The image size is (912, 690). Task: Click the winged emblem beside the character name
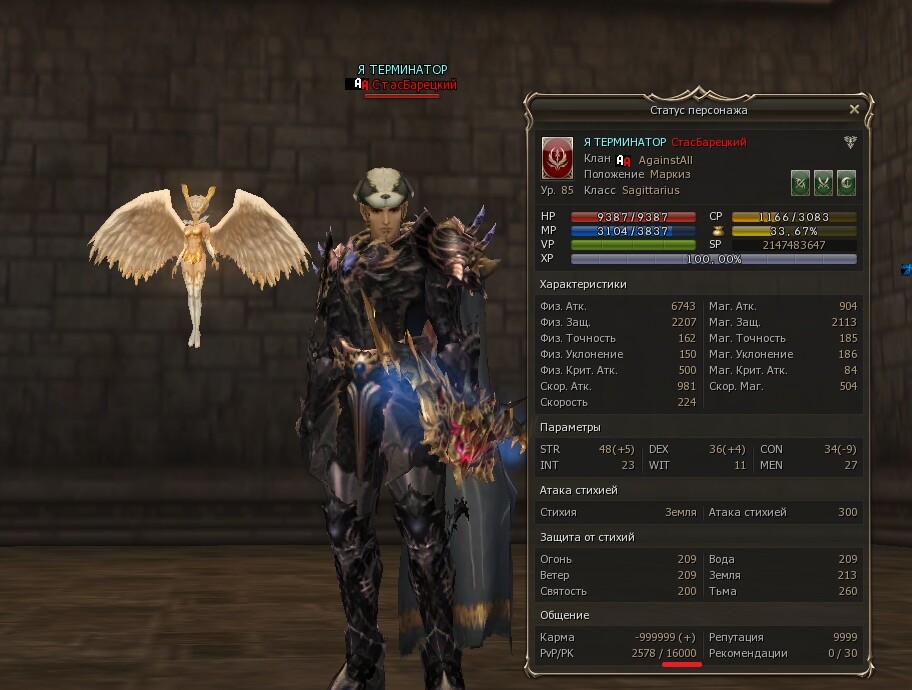click(850, 142)
